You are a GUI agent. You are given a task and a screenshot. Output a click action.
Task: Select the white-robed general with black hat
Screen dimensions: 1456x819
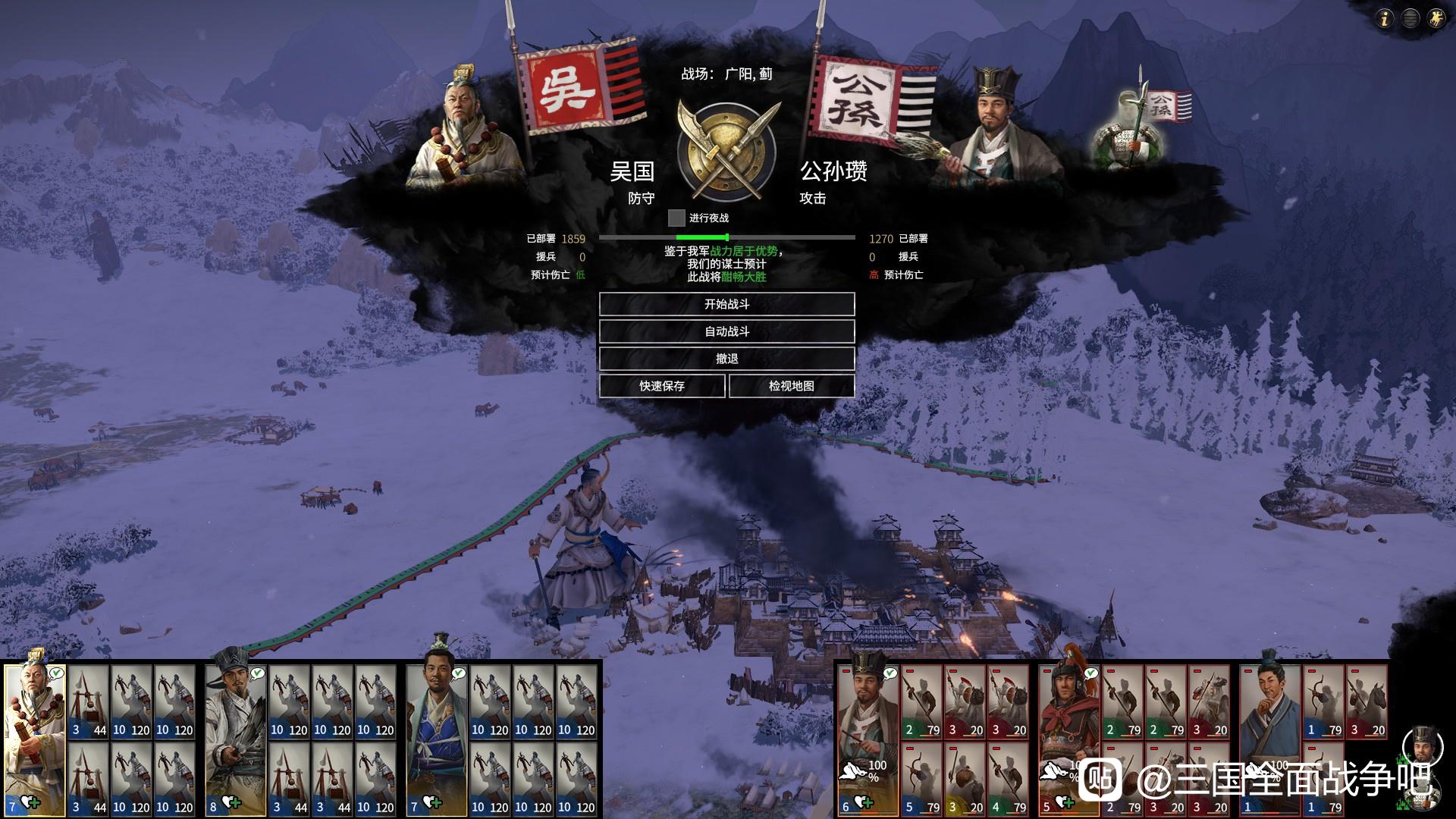point(235,736)
